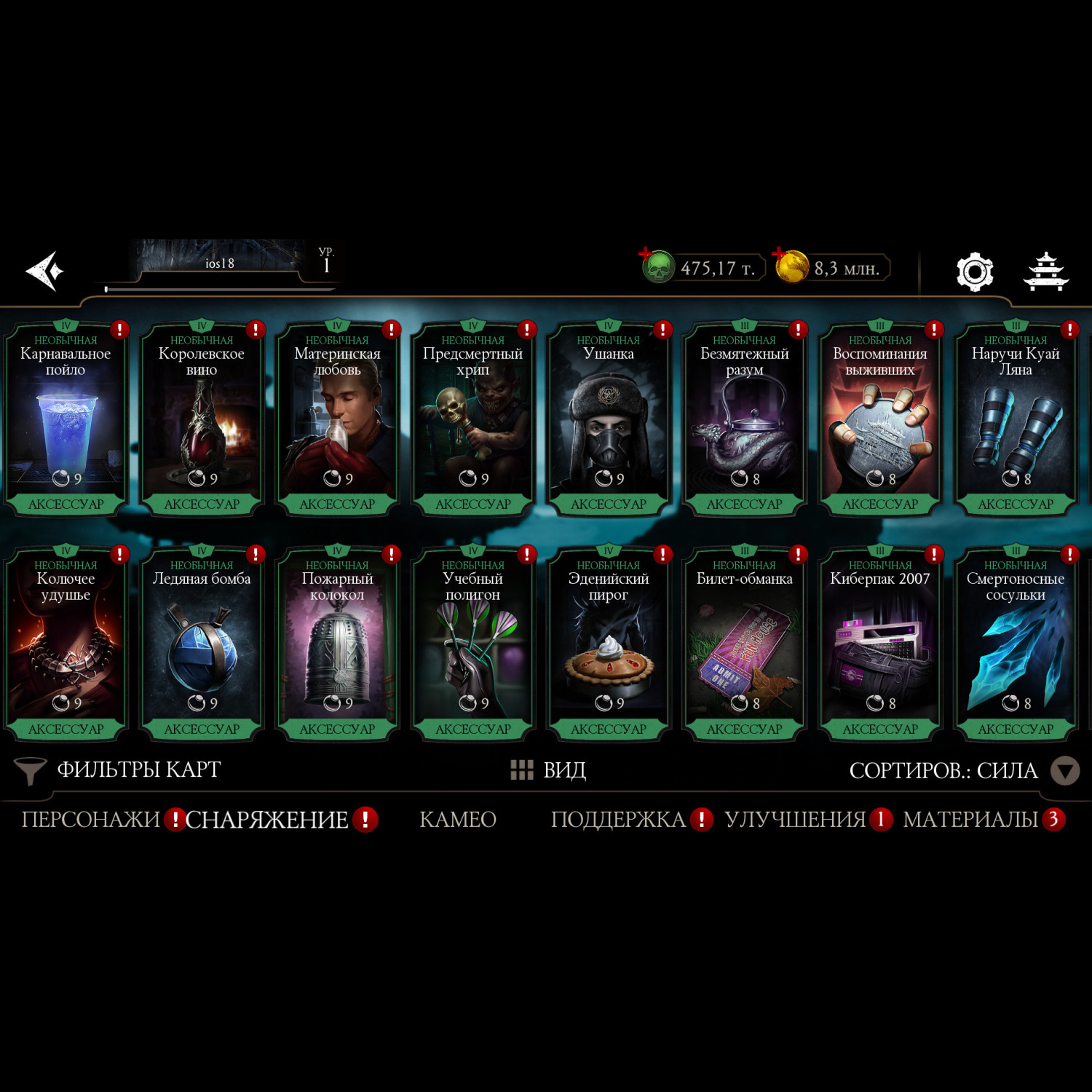The image size is (1092, 1092).
Task: Go back with the arrow button
Action: (x=45, y=271)
